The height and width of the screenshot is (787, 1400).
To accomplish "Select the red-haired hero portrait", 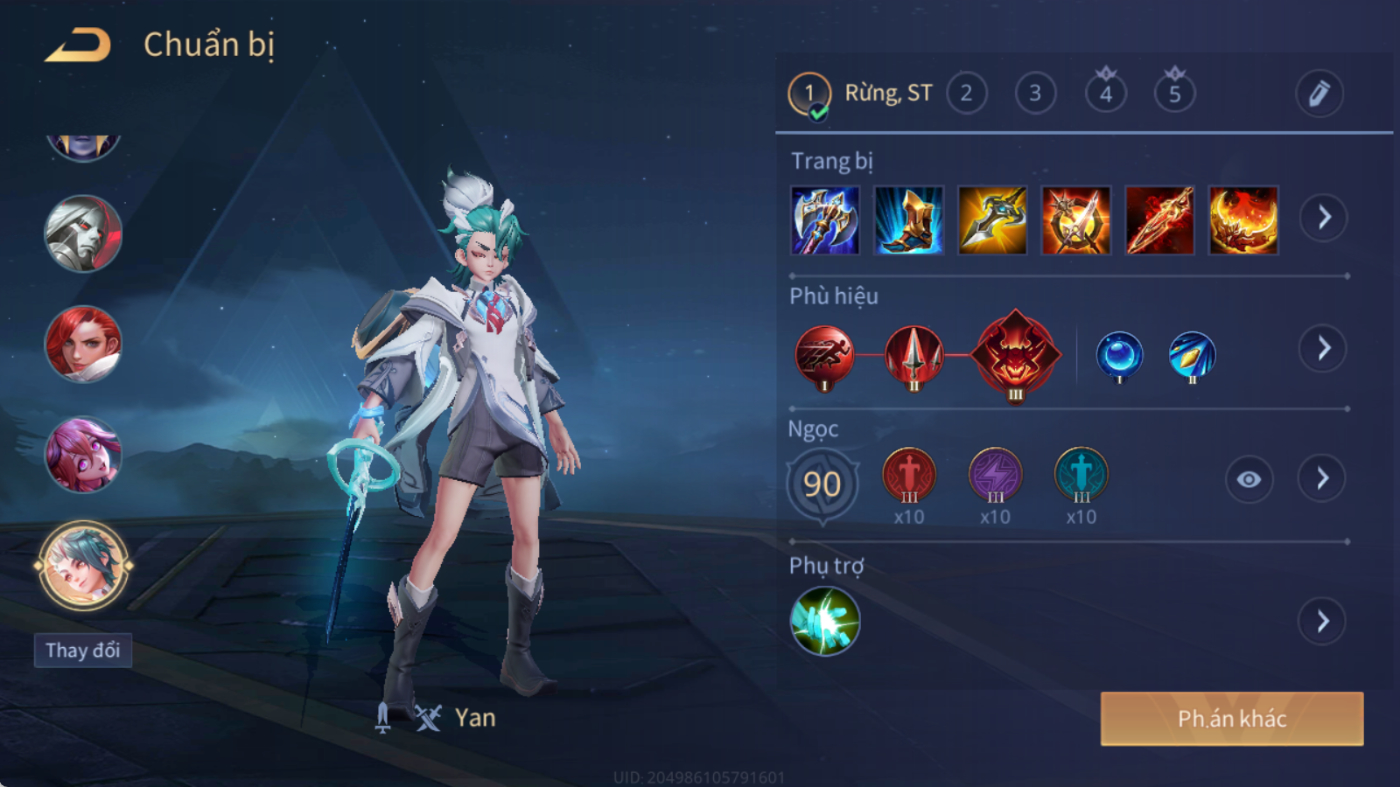I will point(83,343).
